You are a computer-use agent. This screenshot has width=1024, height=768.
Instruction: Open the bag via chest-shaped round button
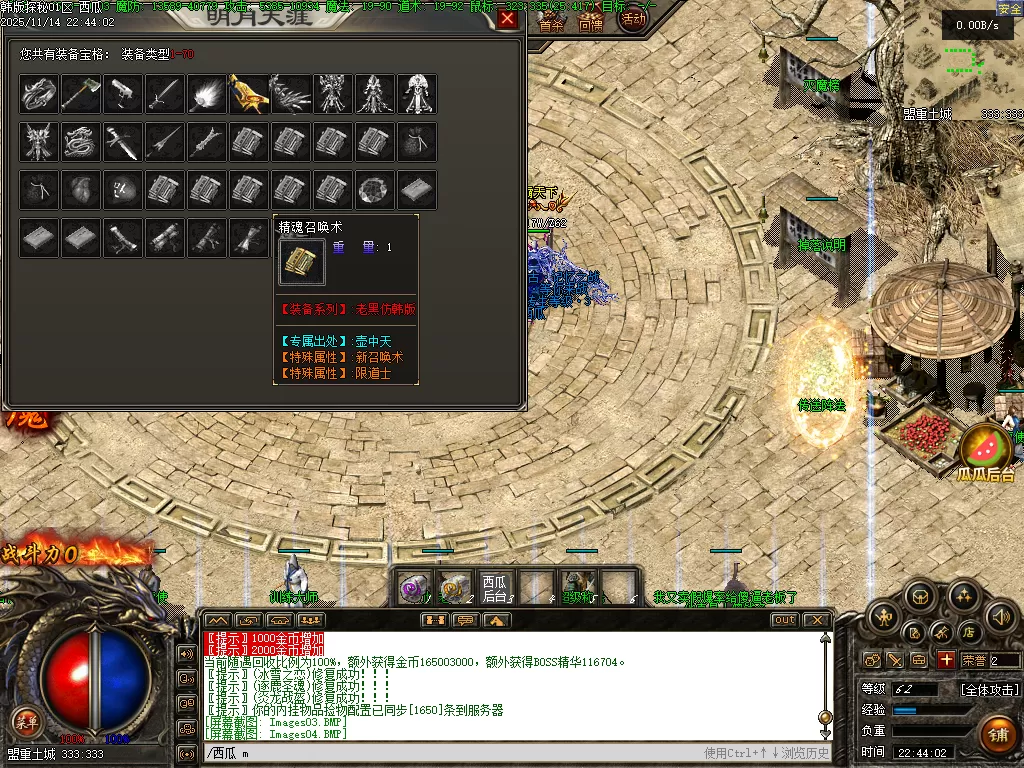click(919, 597)
